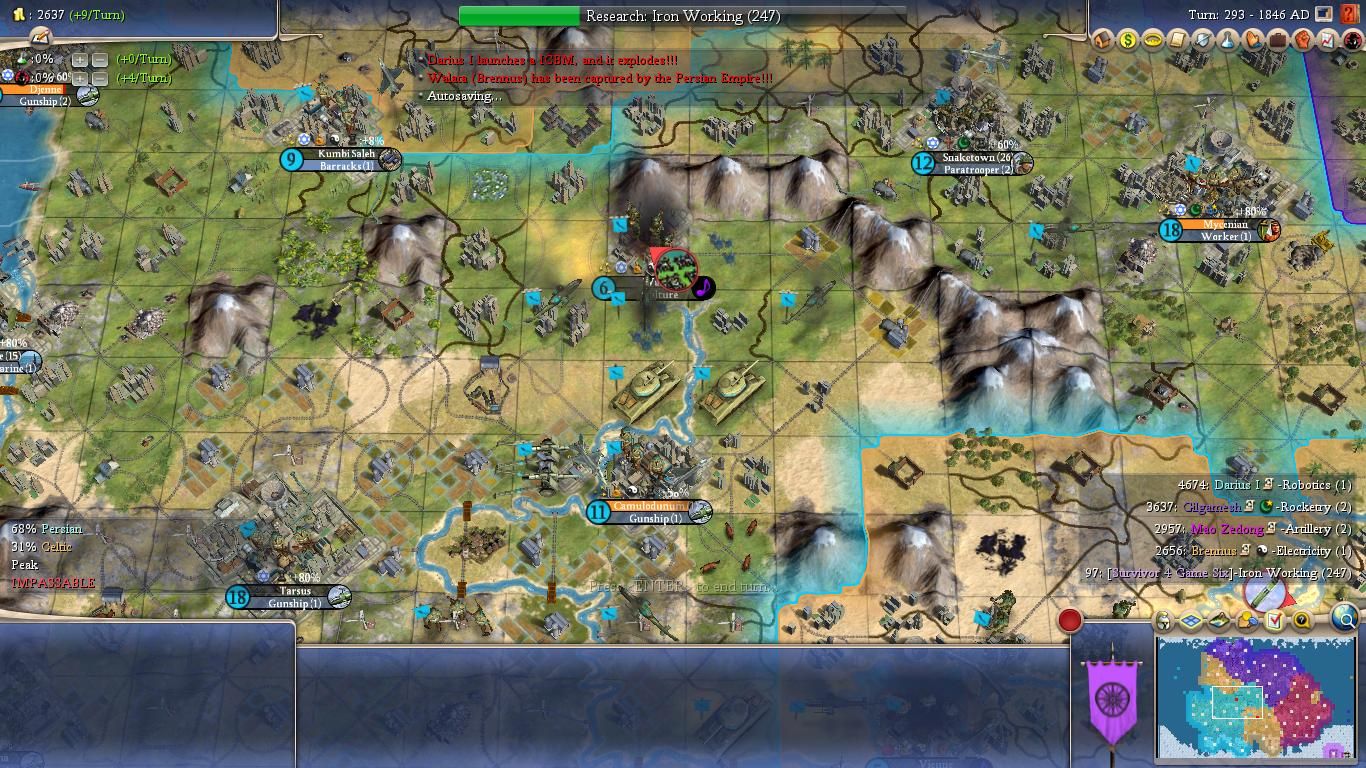Open the Espionage Advisor spy icon
Viewport: 1366px width, 768px height.
point(1352,40)
